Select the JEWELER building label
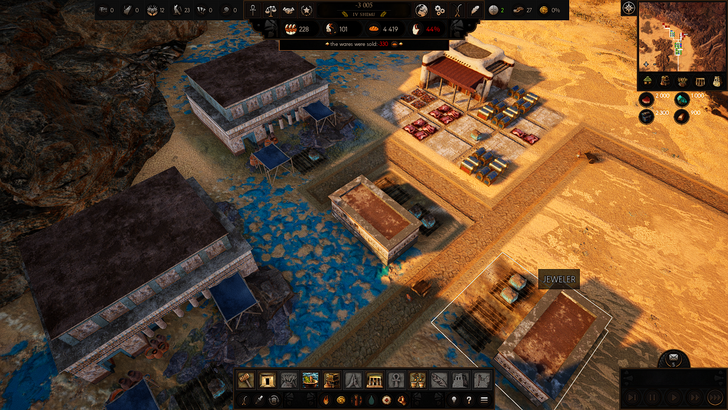This screenshot has height=410, width=728. click(x=560, y=281)
